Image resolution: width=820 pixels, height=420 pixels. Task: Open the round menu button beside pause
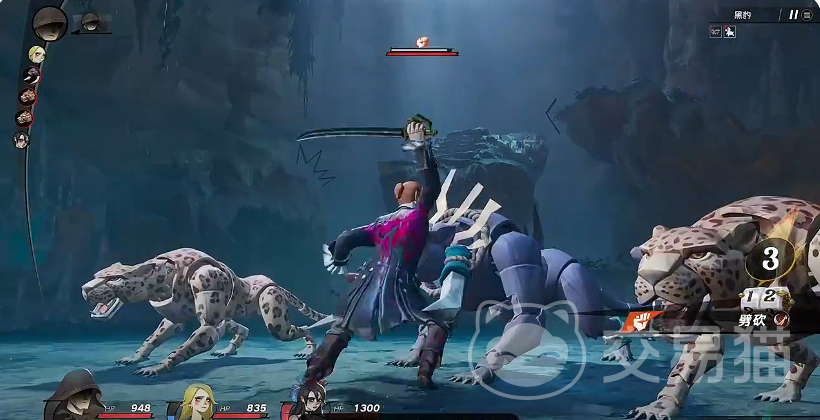pos(807,15)
